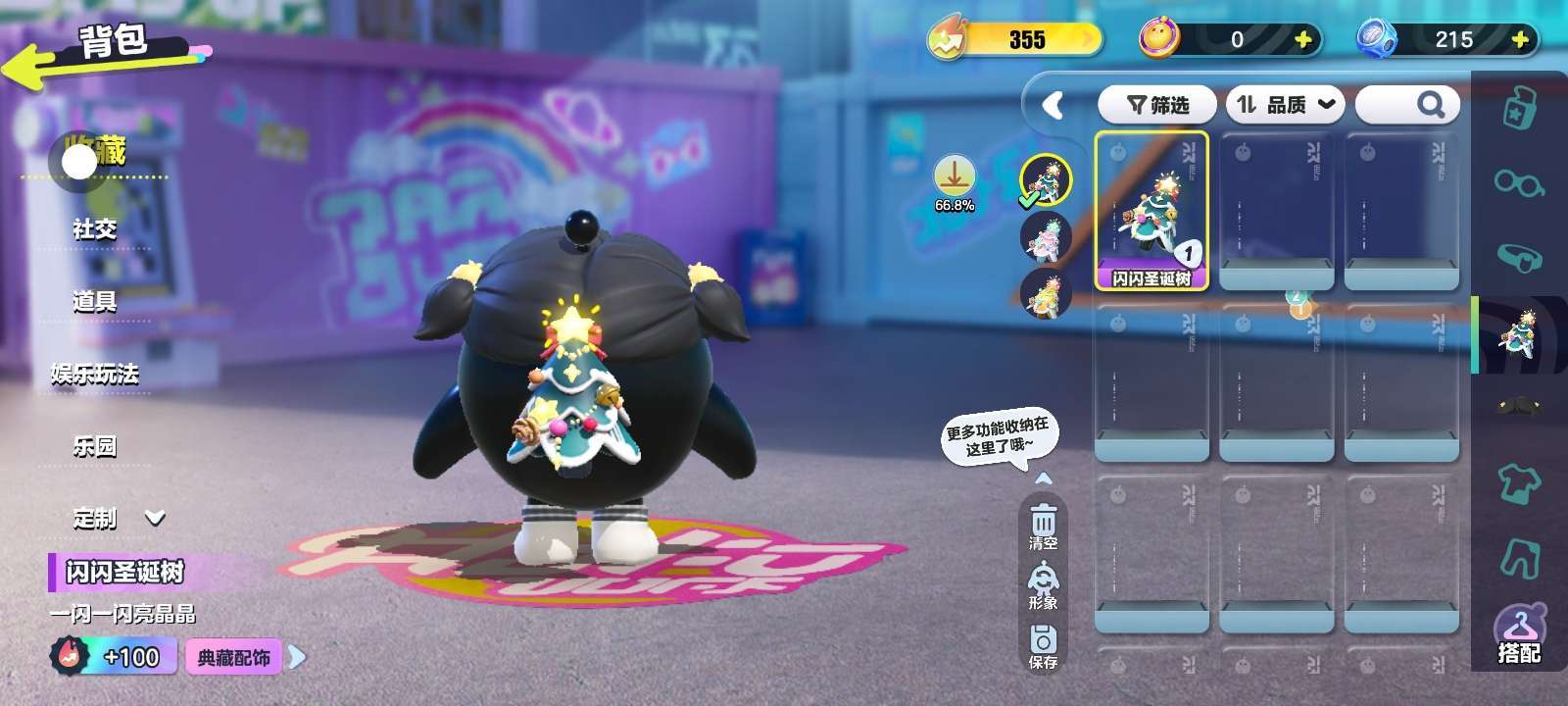The height and width of the screenshot is (706, 1568).
Task: Open the 形象 appearance option
Action: coord(1043,585)
